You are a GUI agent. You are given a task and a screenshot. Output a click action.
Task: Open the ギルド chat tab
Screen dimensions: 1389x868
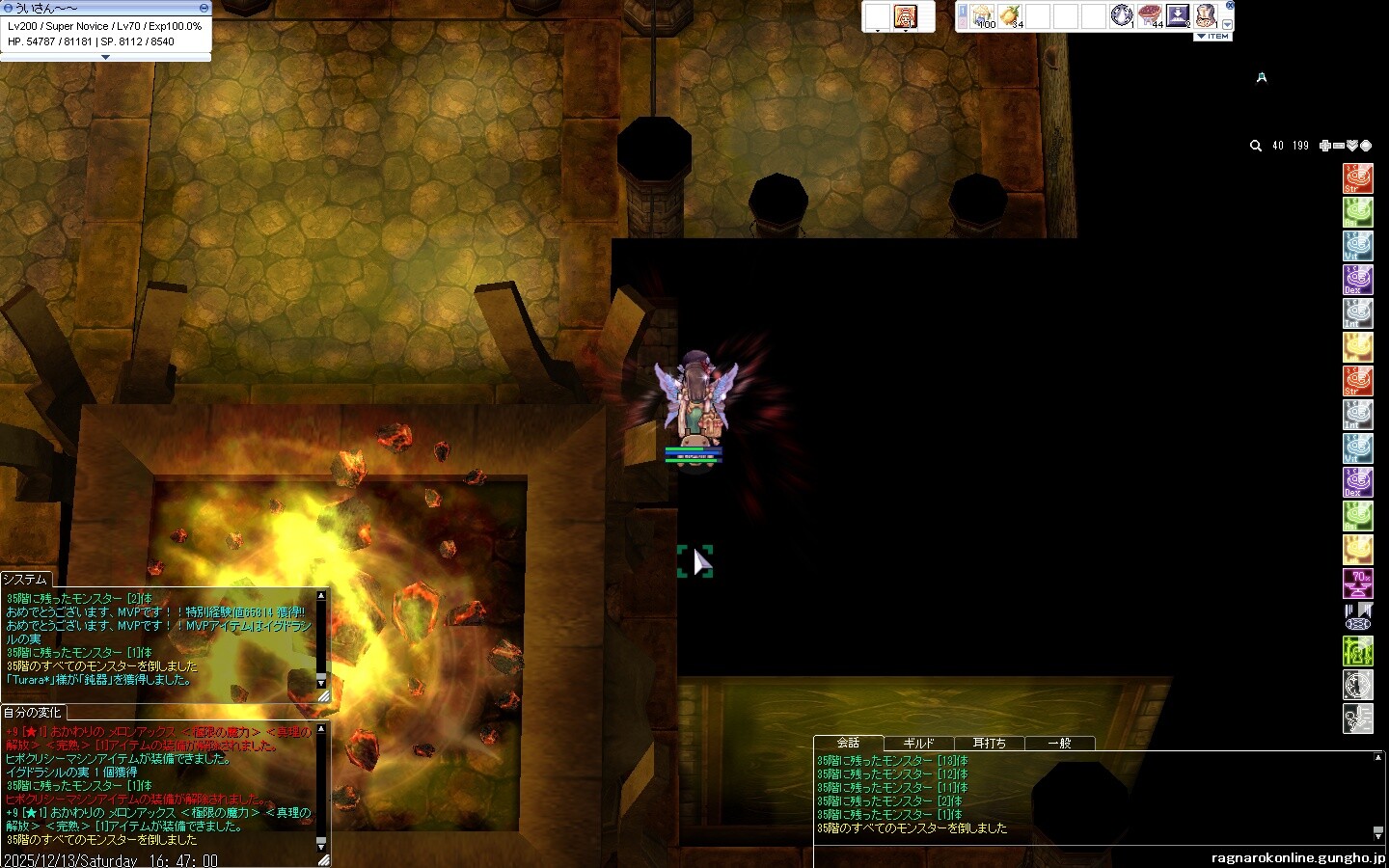[x=918, y=744]
